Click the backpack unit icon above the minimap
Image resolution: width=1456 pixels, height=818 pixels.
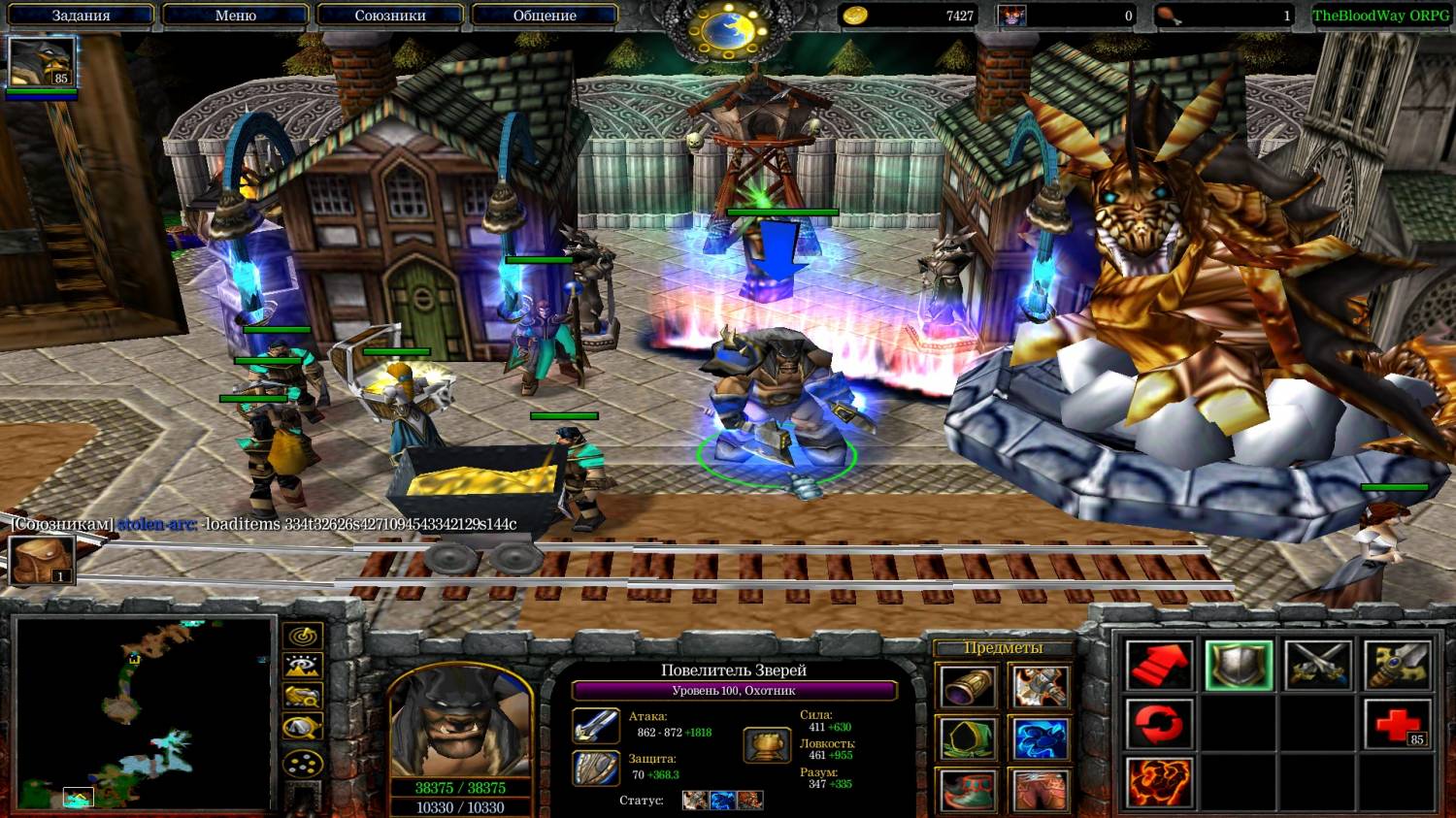(x=42, y=560)
